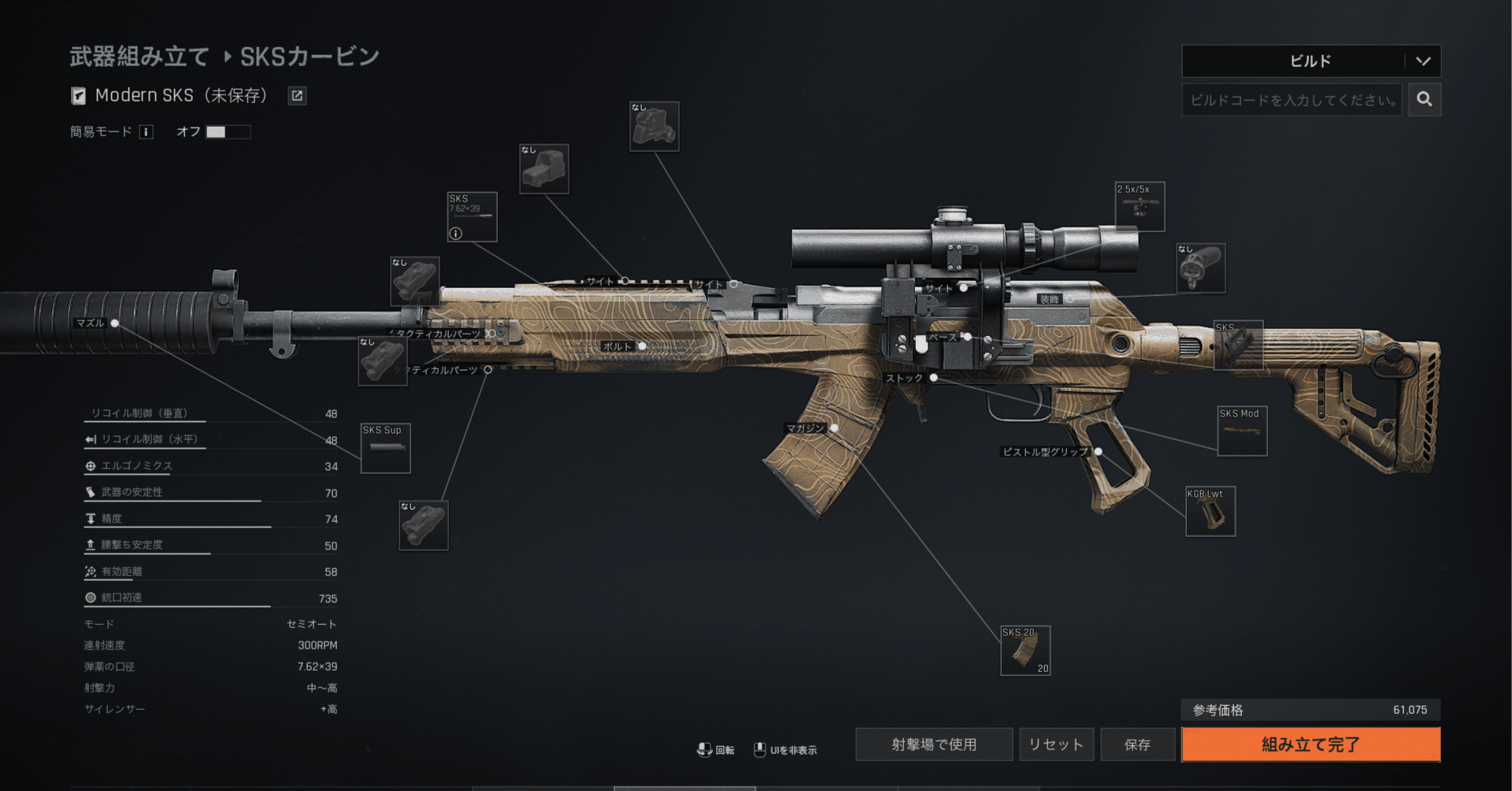The height and width of the screenshot is (791, 1512).
Task: Reset the weapon with リセット
Action: tap(1056, 745)
